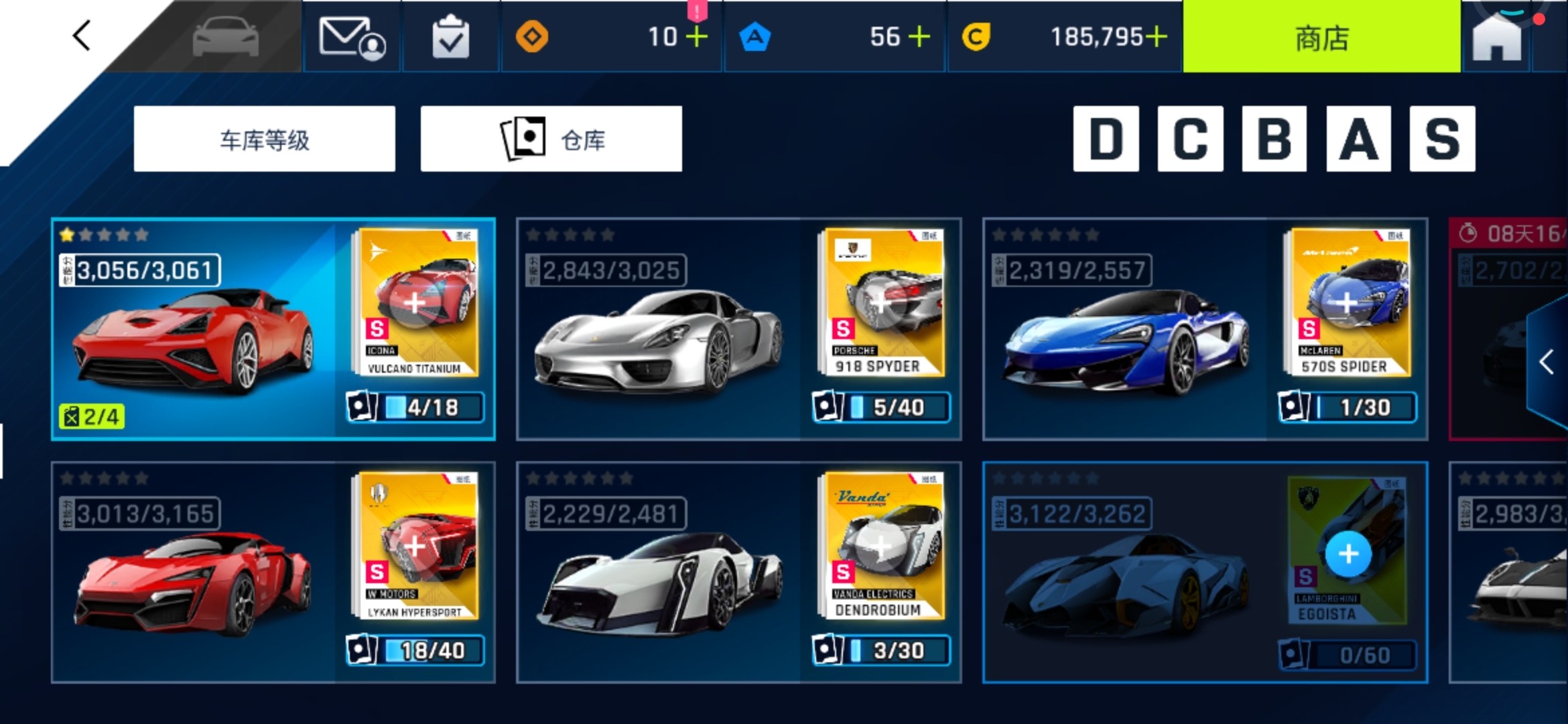
Task: Add more blue tokens with plus
Action: point(919,37)
